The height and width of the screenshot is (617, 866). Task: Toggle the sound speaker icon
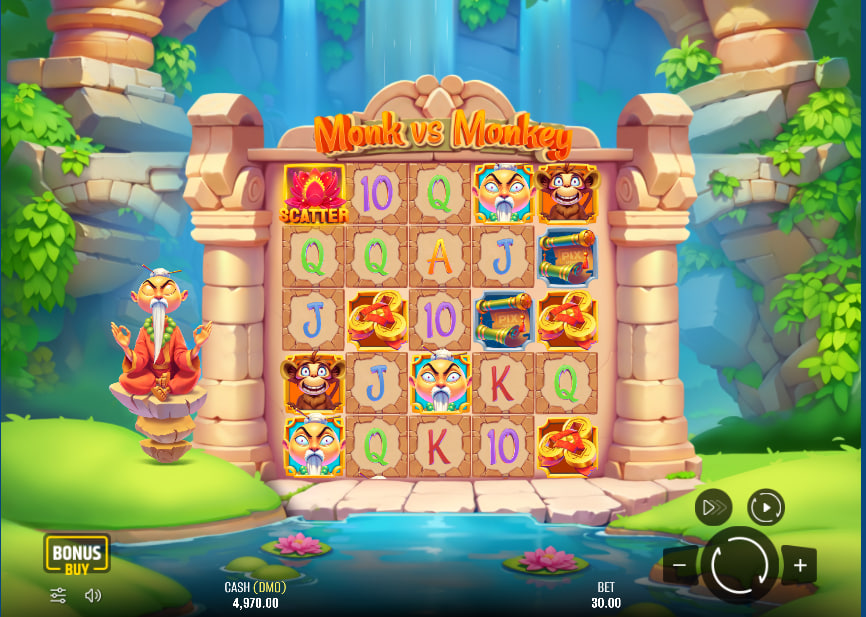(93, 595)
